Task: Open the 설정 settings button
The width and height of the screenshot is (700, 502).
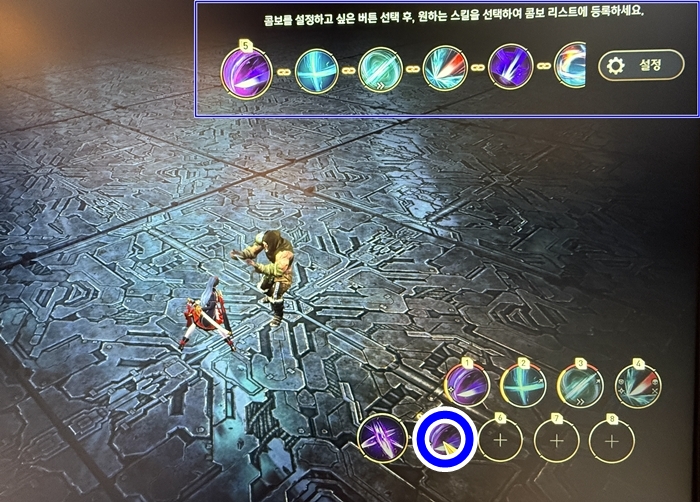Action: tap(641, 66)
